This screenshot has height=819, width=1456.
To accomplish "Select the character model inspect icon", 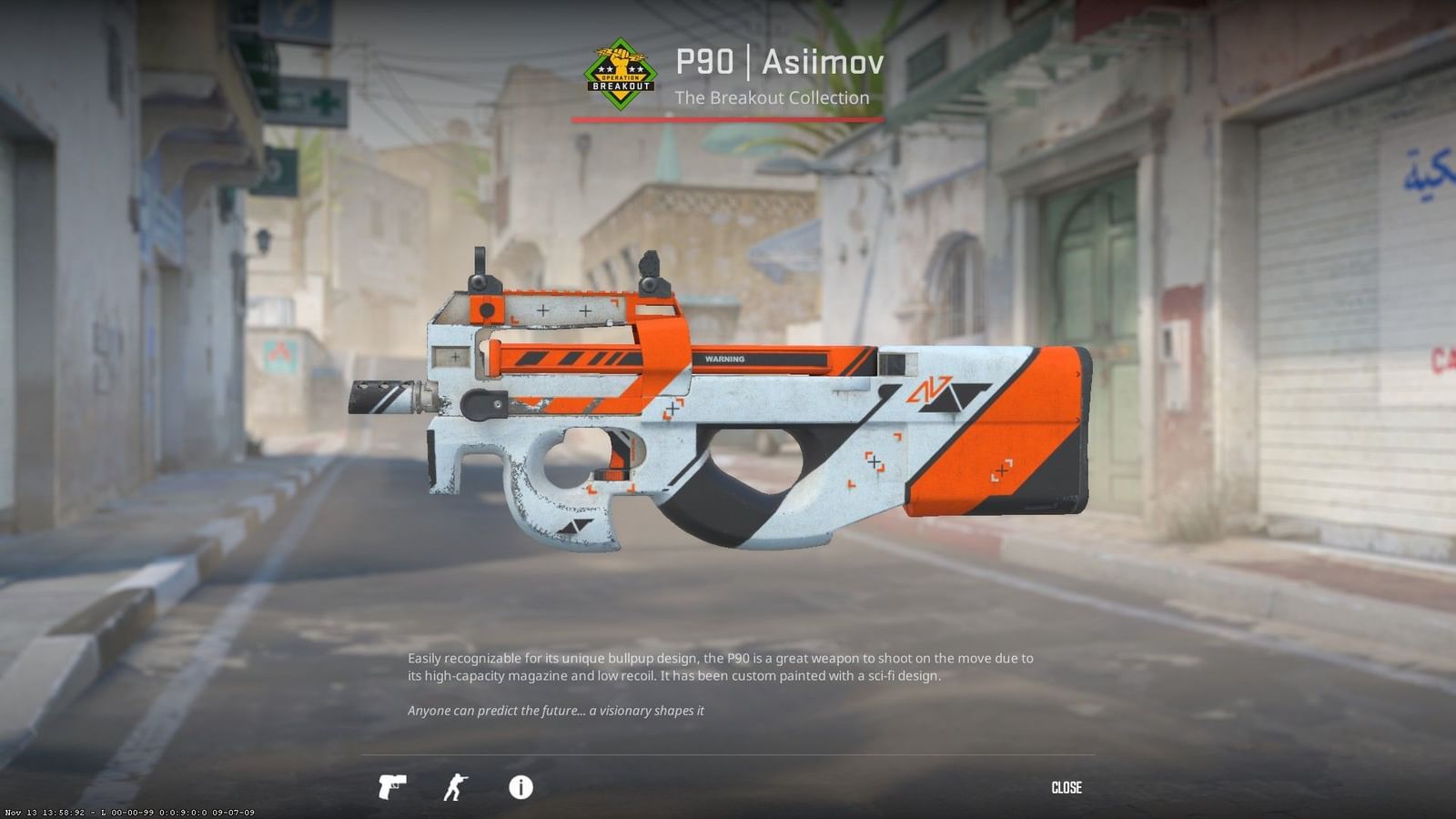I will pos(457,788).
